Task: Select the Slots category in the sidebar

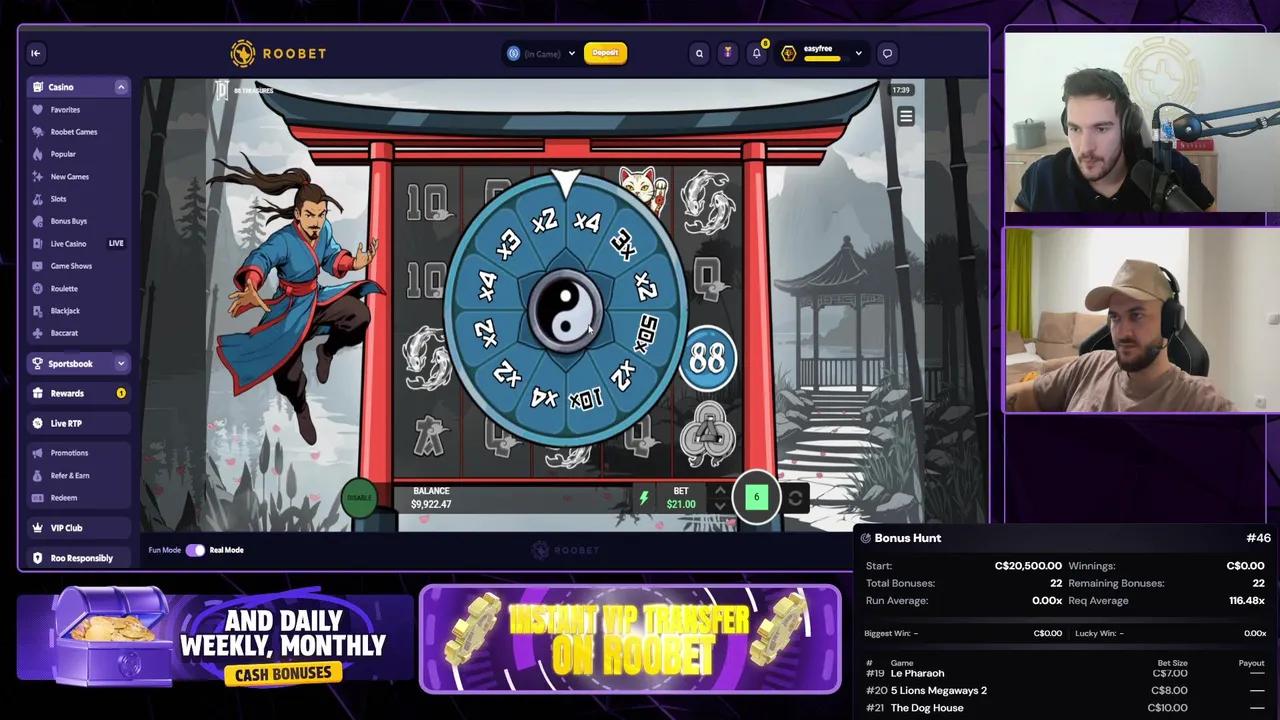Action: point(62,198)
